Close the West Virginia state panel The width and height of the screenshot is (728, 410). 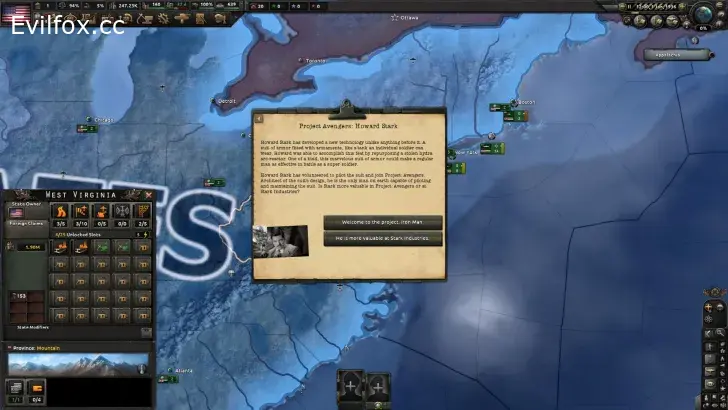149,195
